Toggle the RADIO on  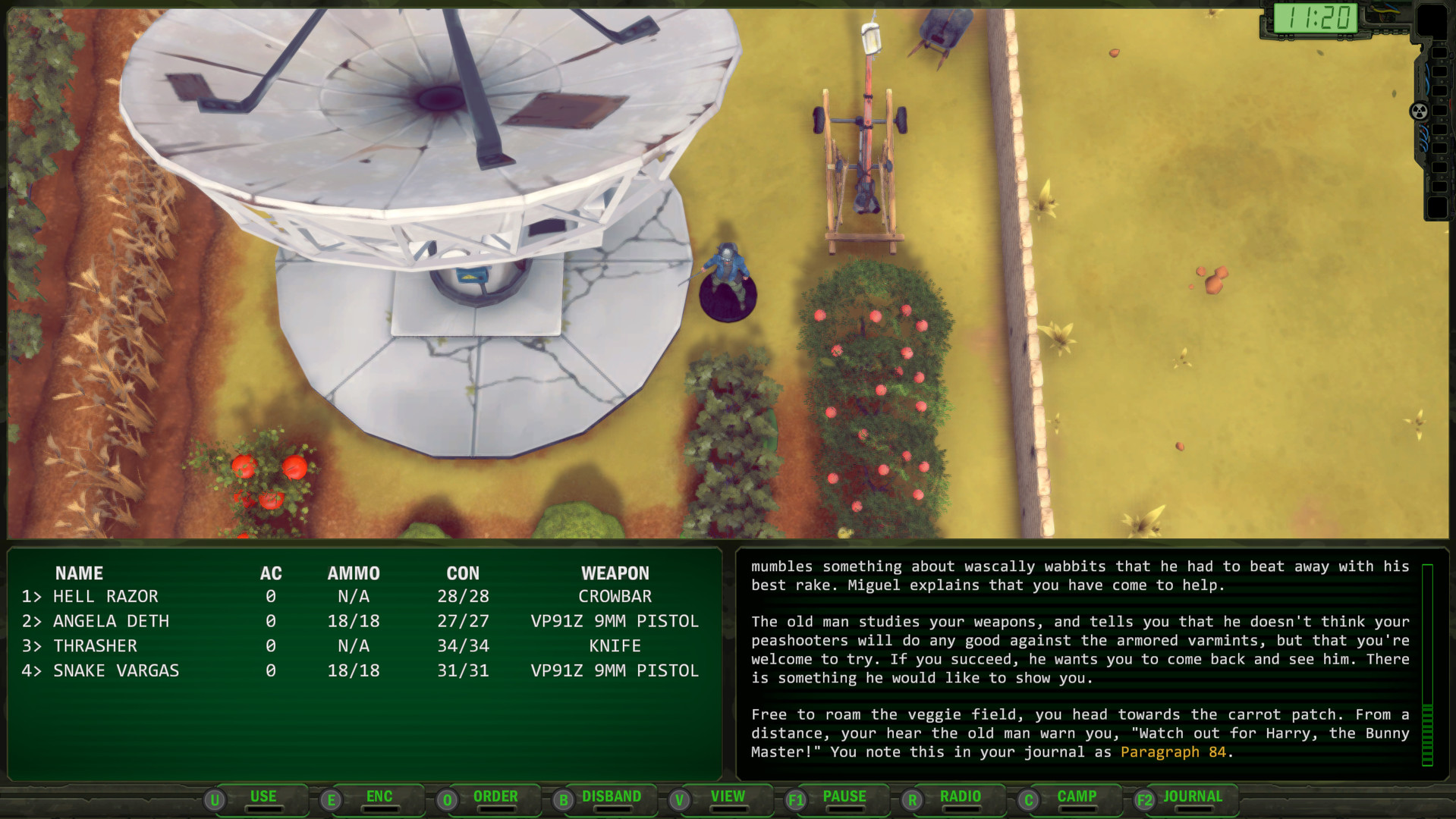(x=959, y=796)
